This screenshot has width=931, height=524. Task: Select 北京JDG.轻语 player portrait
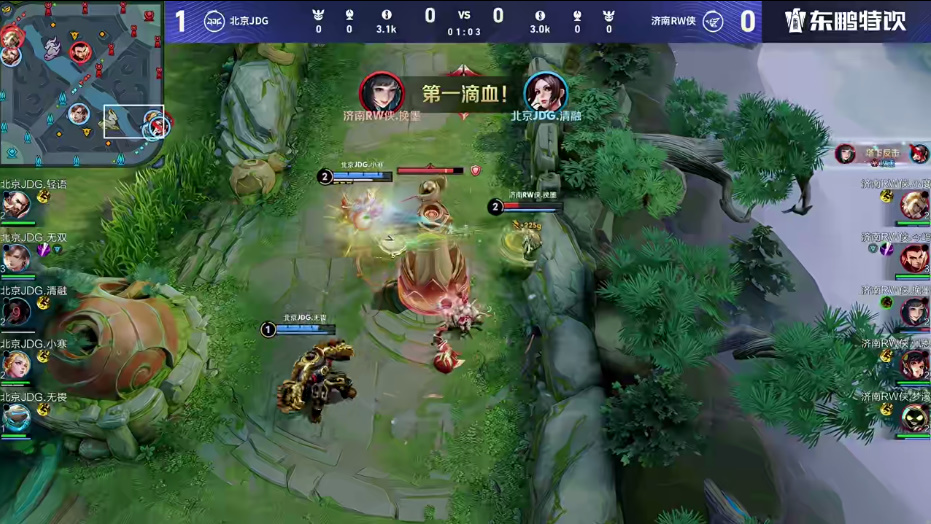pos(15,205)
